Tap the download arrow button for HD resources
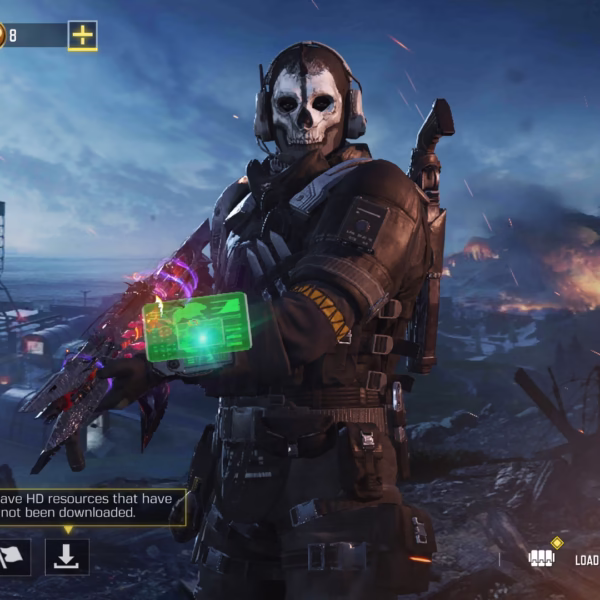 coord(66,557)
